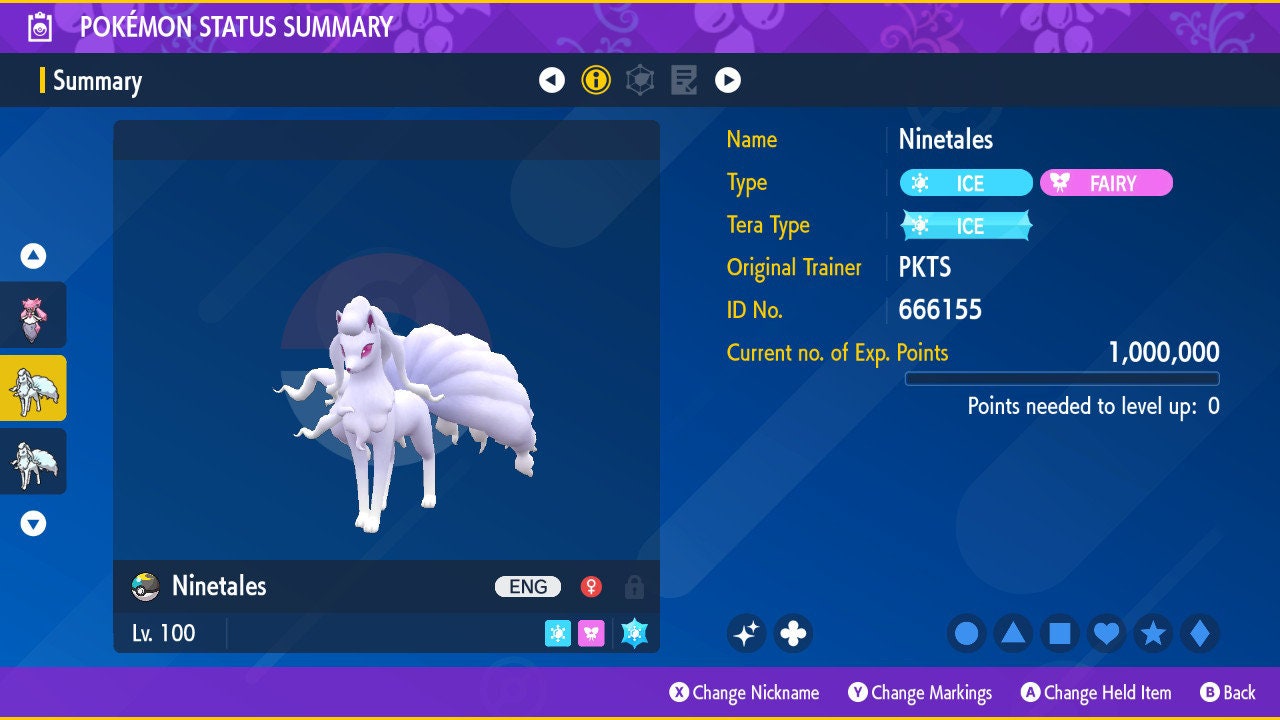Switch to the stats hexagon tab
1280x720 pixels.
click(x=640, y=80)
